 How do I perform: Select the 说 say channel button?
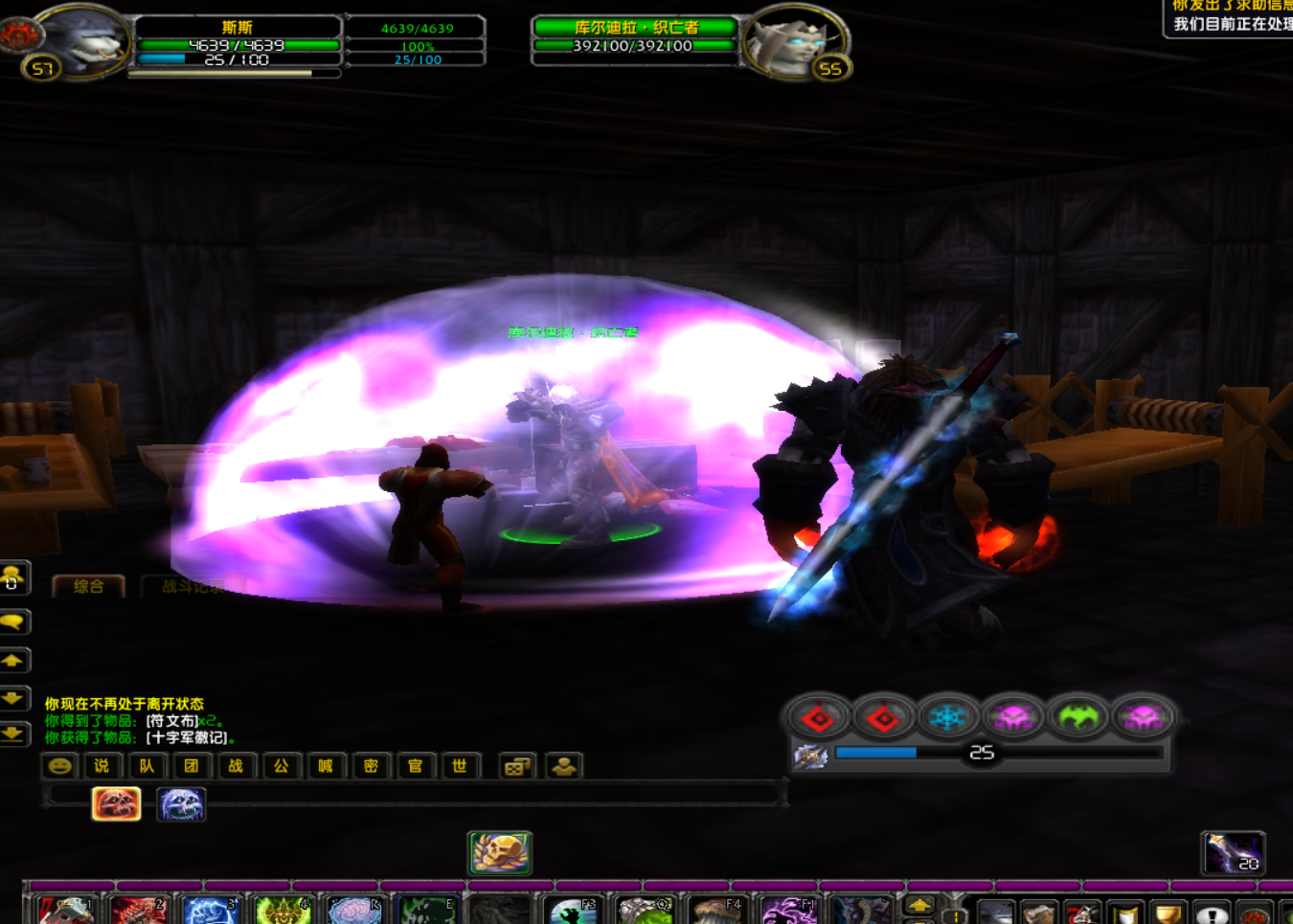[x=102, y=766]
